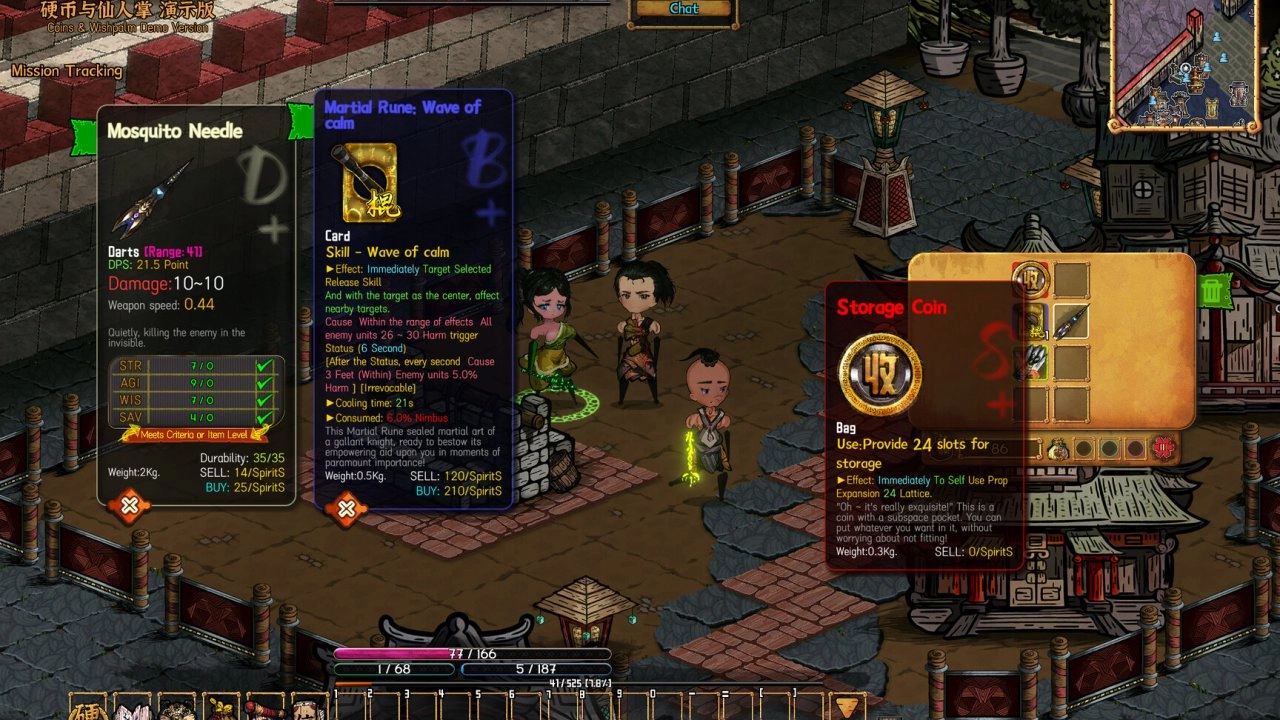Select the white claw item slot
Screen dimensions: 1280x720
[x=1030, y=362]
